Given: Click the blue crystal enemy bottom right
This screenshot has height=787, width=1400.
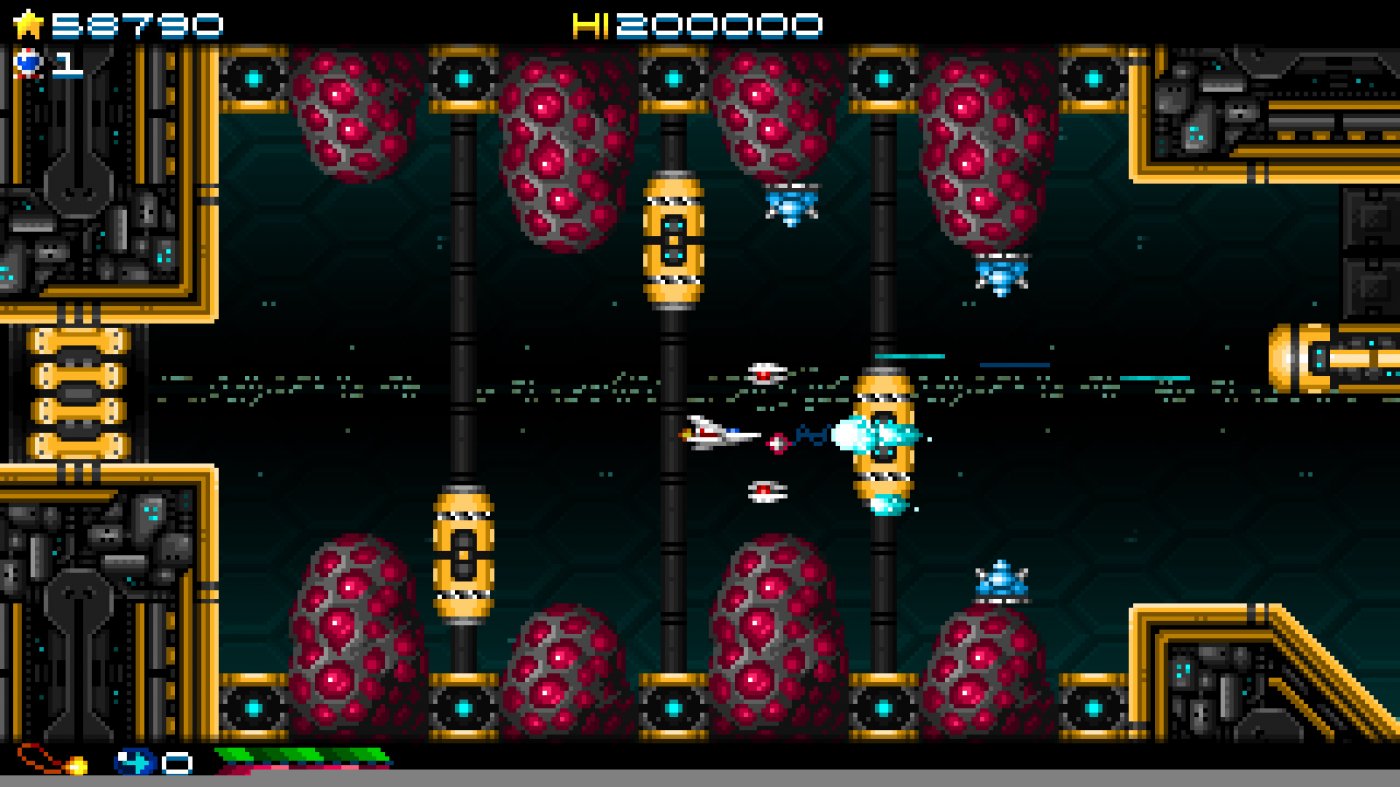Looking at the screenshot, I should (x=999, y=580).
